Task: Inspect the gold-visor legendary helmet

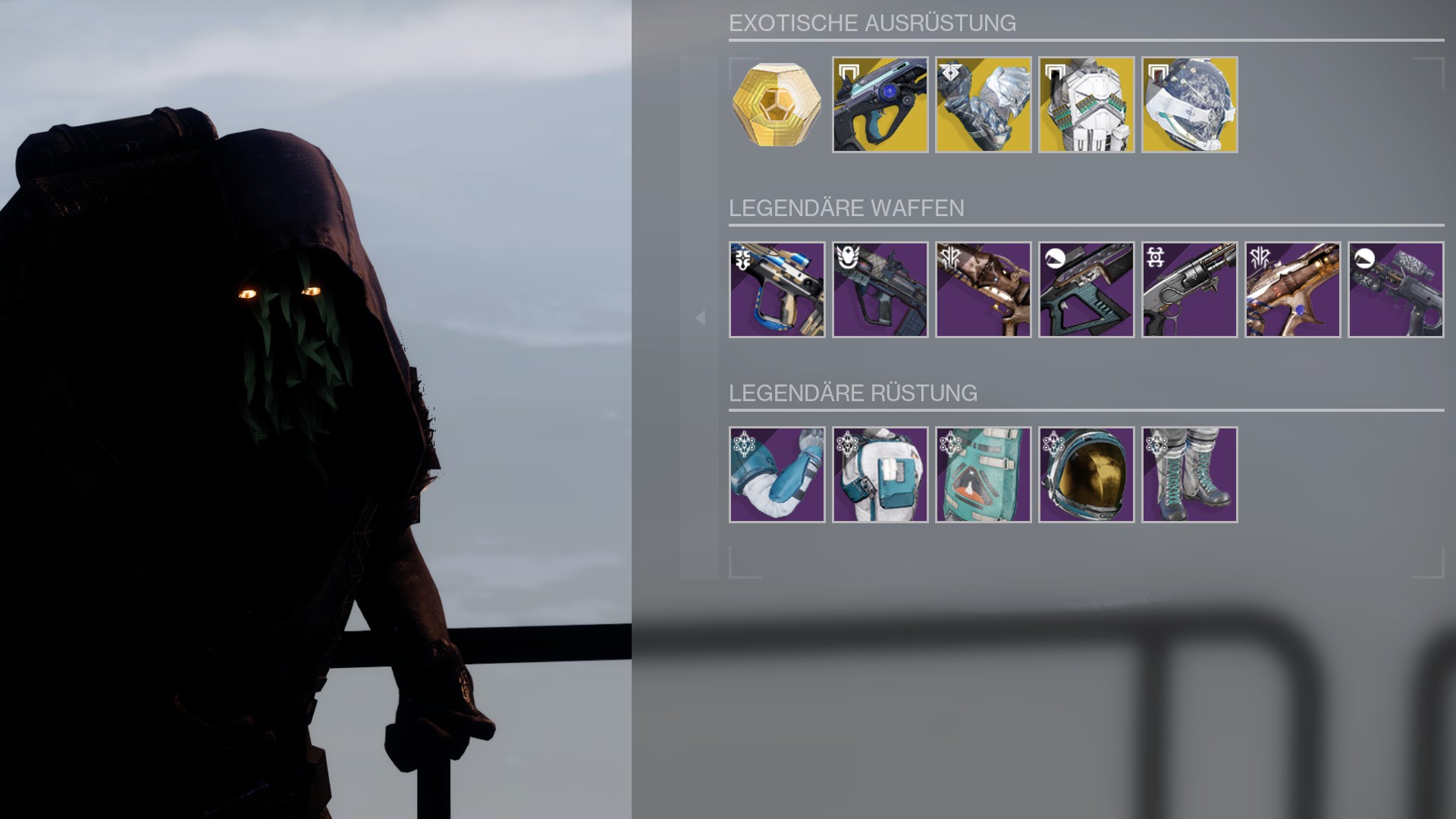Action: coord(1086,475)
